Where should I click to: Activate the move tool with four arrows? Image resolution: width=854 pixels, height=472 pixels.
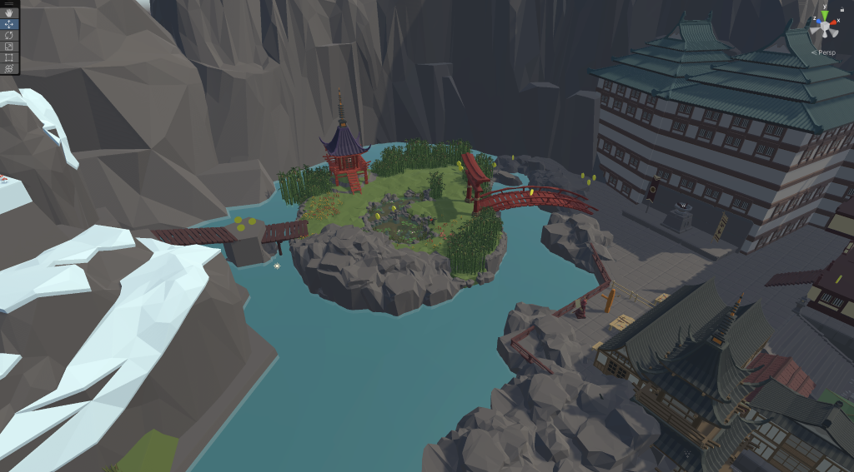click(x=9, y=24)
